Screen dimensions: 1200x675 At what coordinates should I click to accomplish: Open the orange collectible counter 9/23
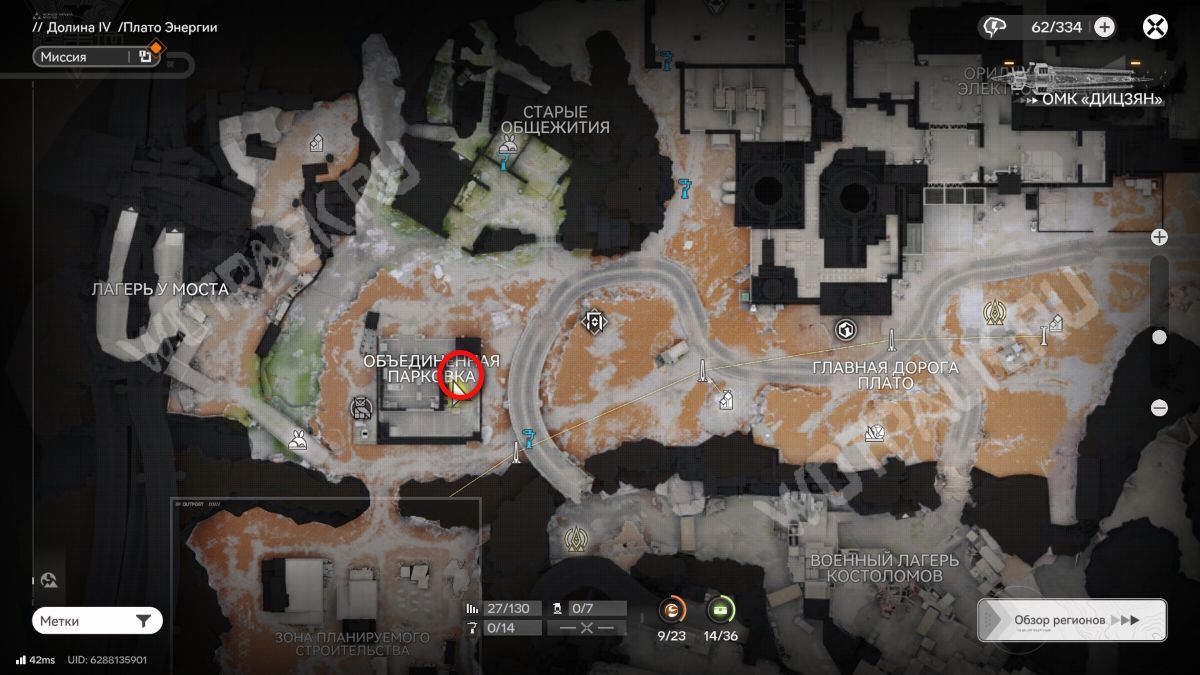(x=673, y=609)
